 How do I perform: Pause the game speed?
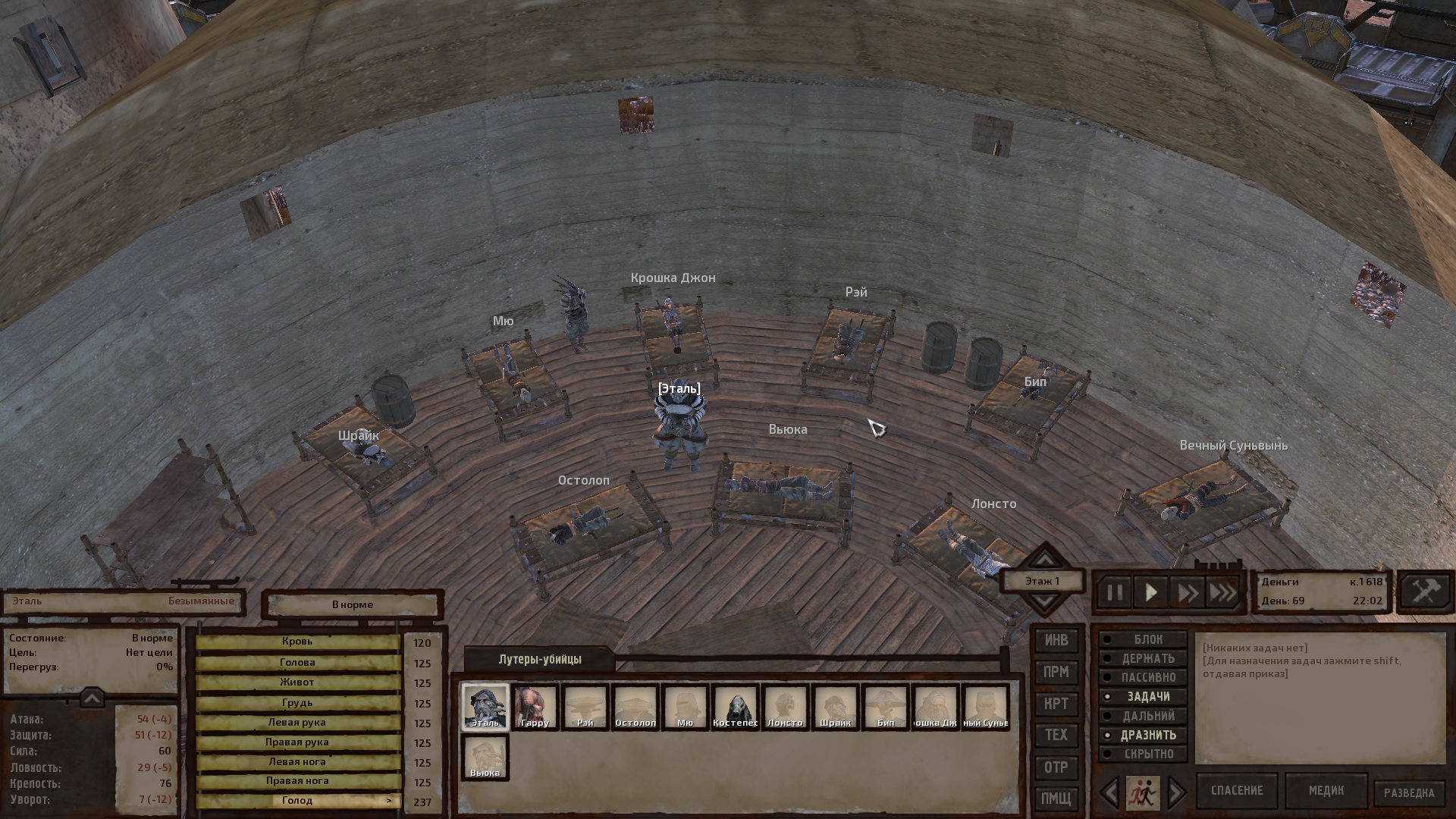coord(1114,592)
